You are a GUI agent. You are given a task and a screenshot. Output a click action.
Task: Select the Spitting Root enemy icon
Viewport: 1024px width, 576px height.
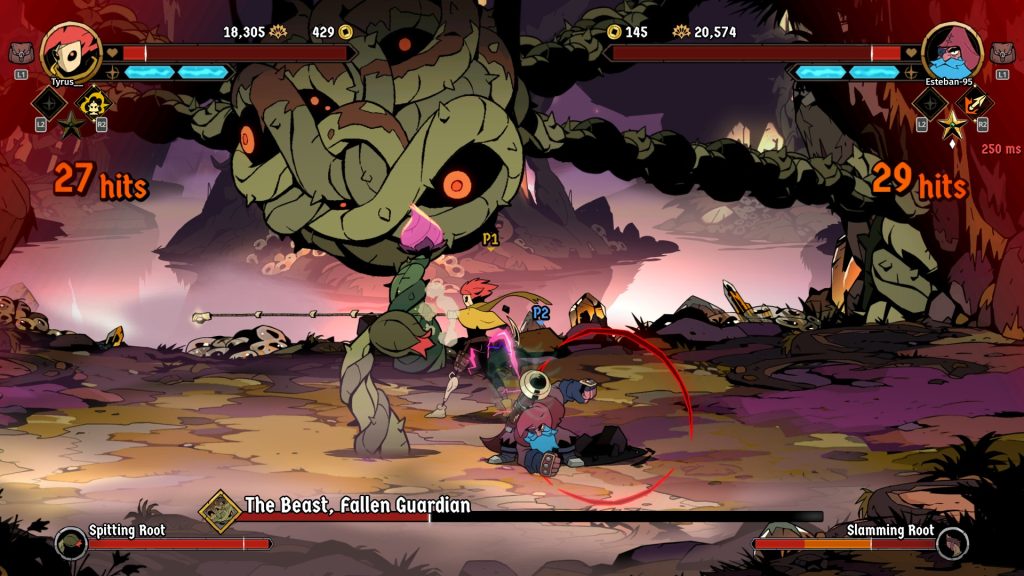(71, 543)
